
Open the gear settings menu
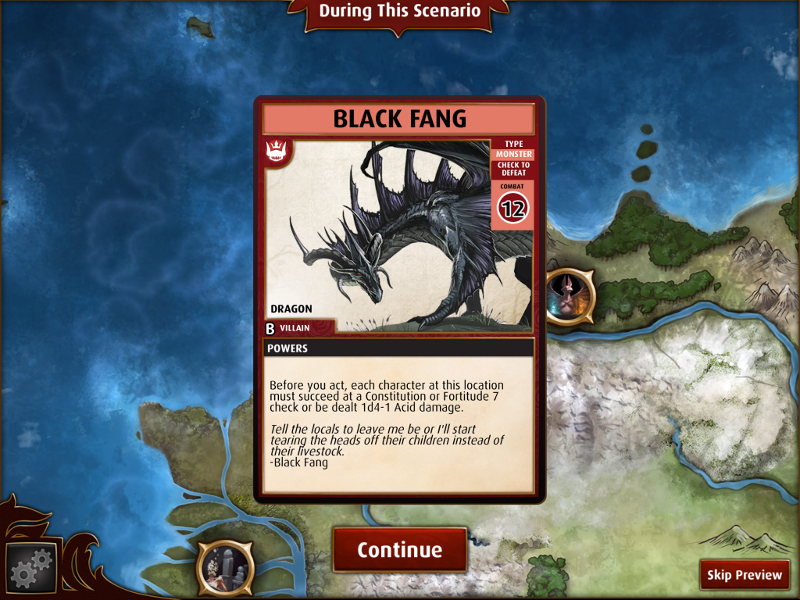30,570
